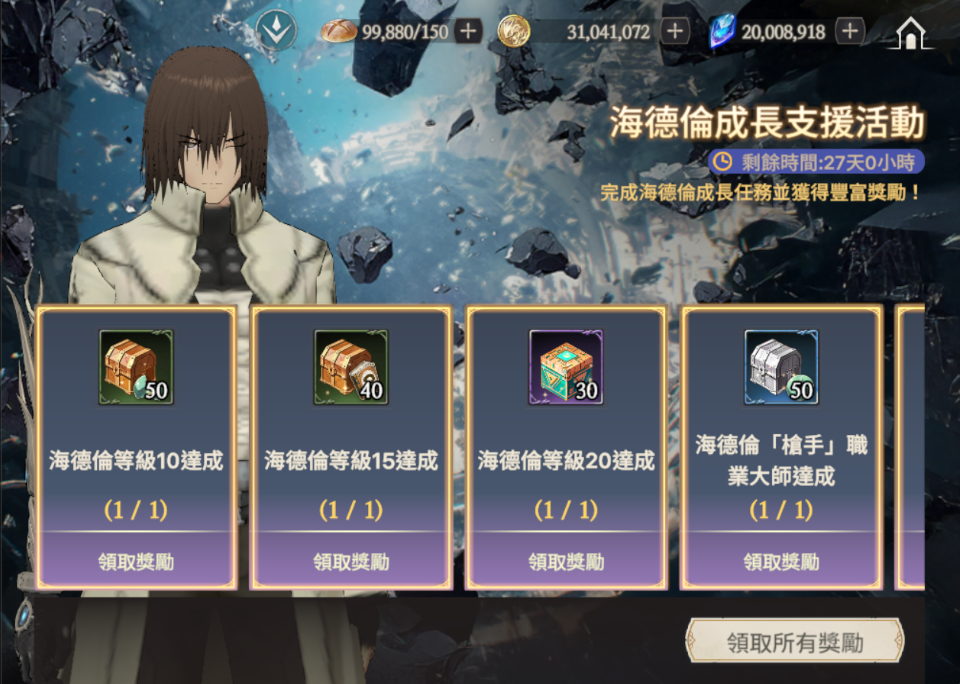
Task: Open the round dropdown arrow emblem
Action: (273, 31)
